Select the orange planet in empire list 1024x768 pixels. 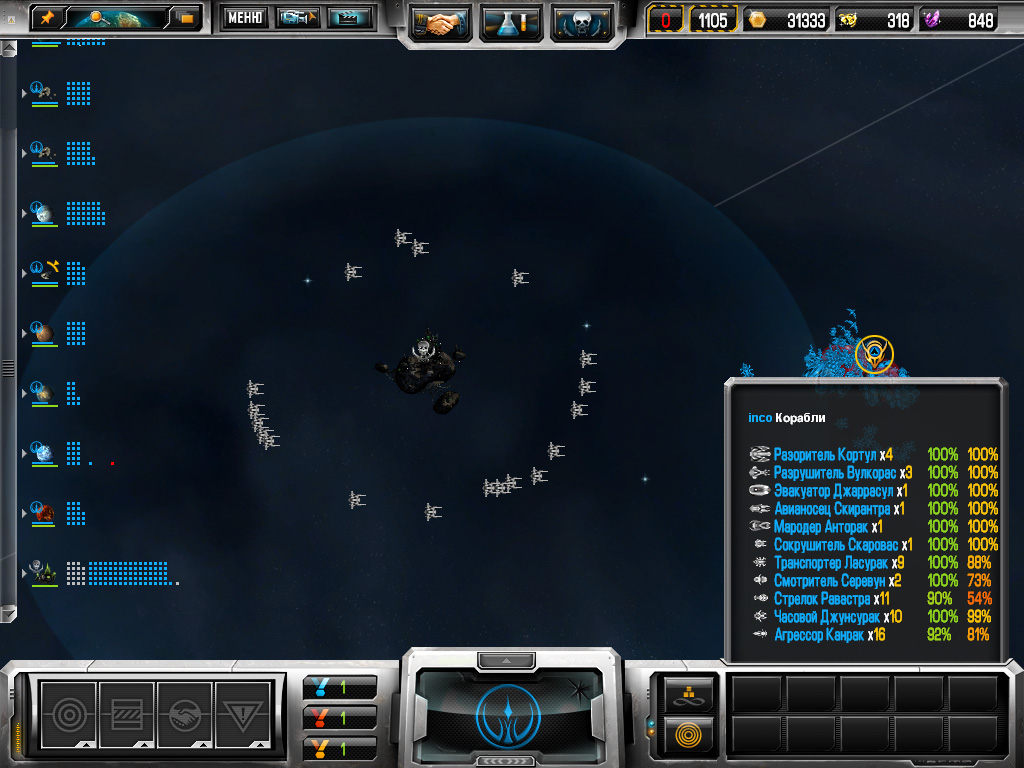(42, 332)
